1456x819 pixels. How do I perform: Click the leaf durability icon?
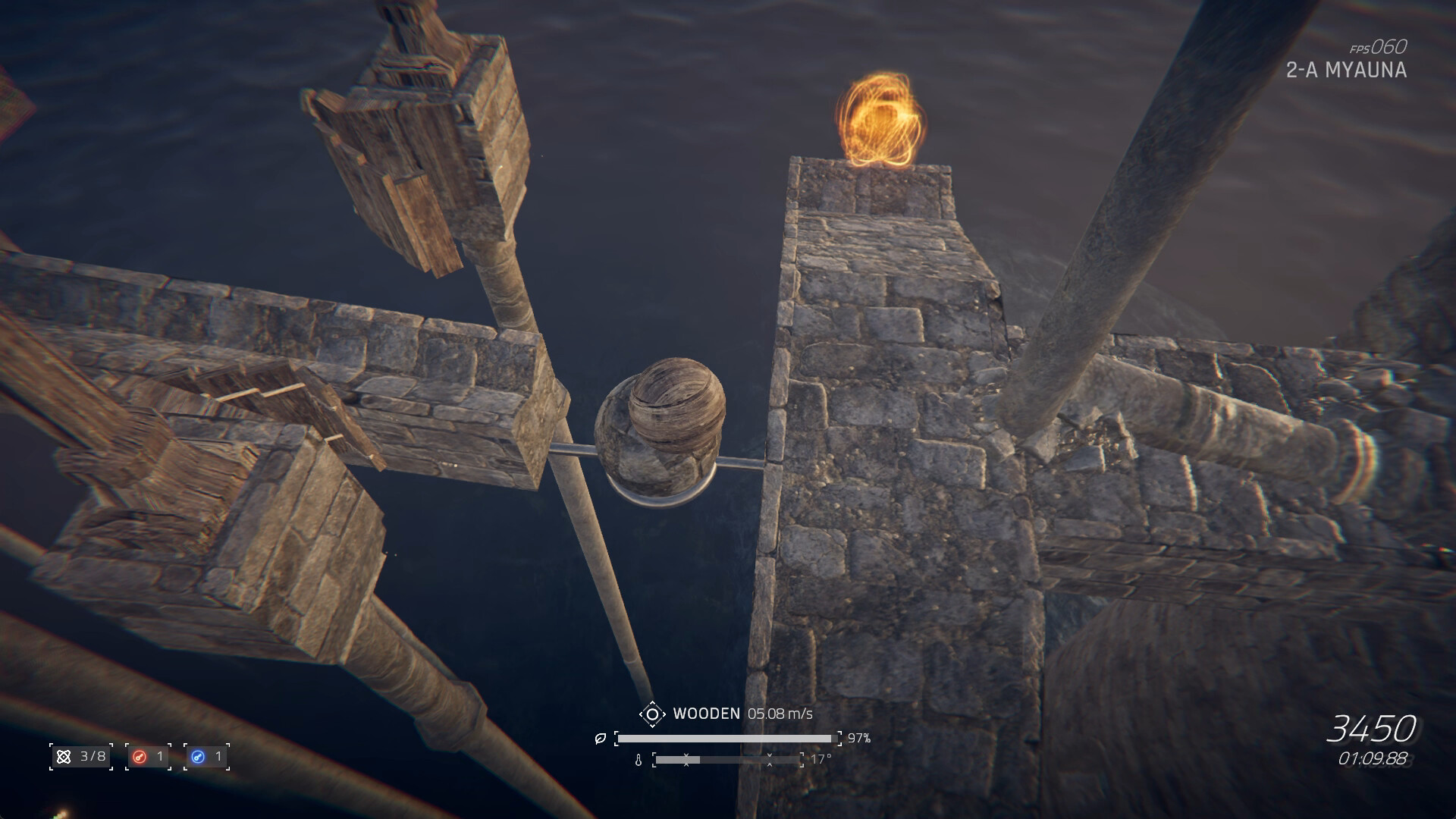[601, 738]
